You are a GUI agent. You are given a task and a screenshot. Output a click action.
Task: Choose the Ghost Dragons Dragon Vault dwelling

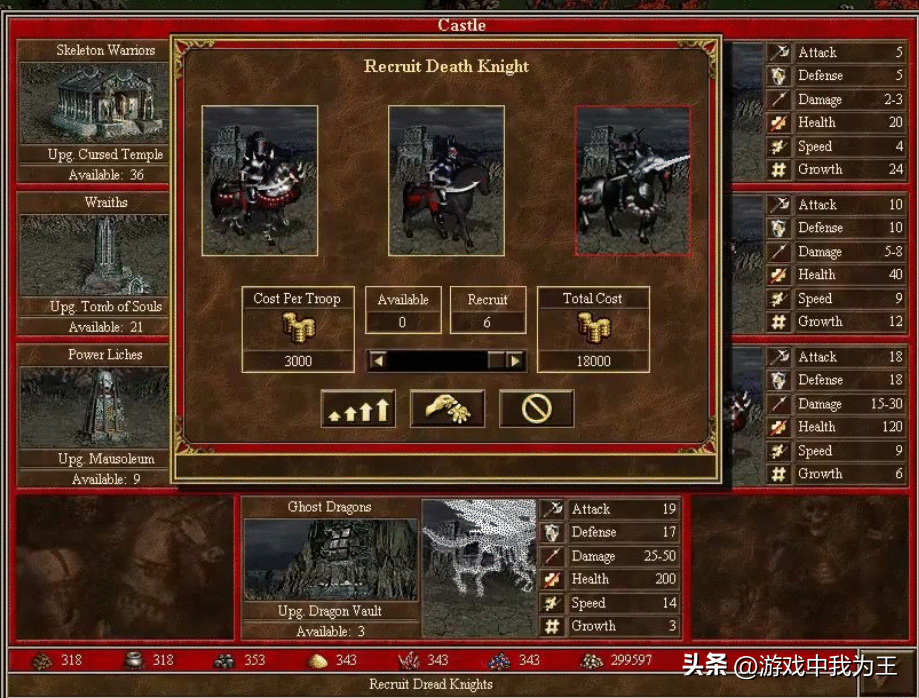(330, 560)
